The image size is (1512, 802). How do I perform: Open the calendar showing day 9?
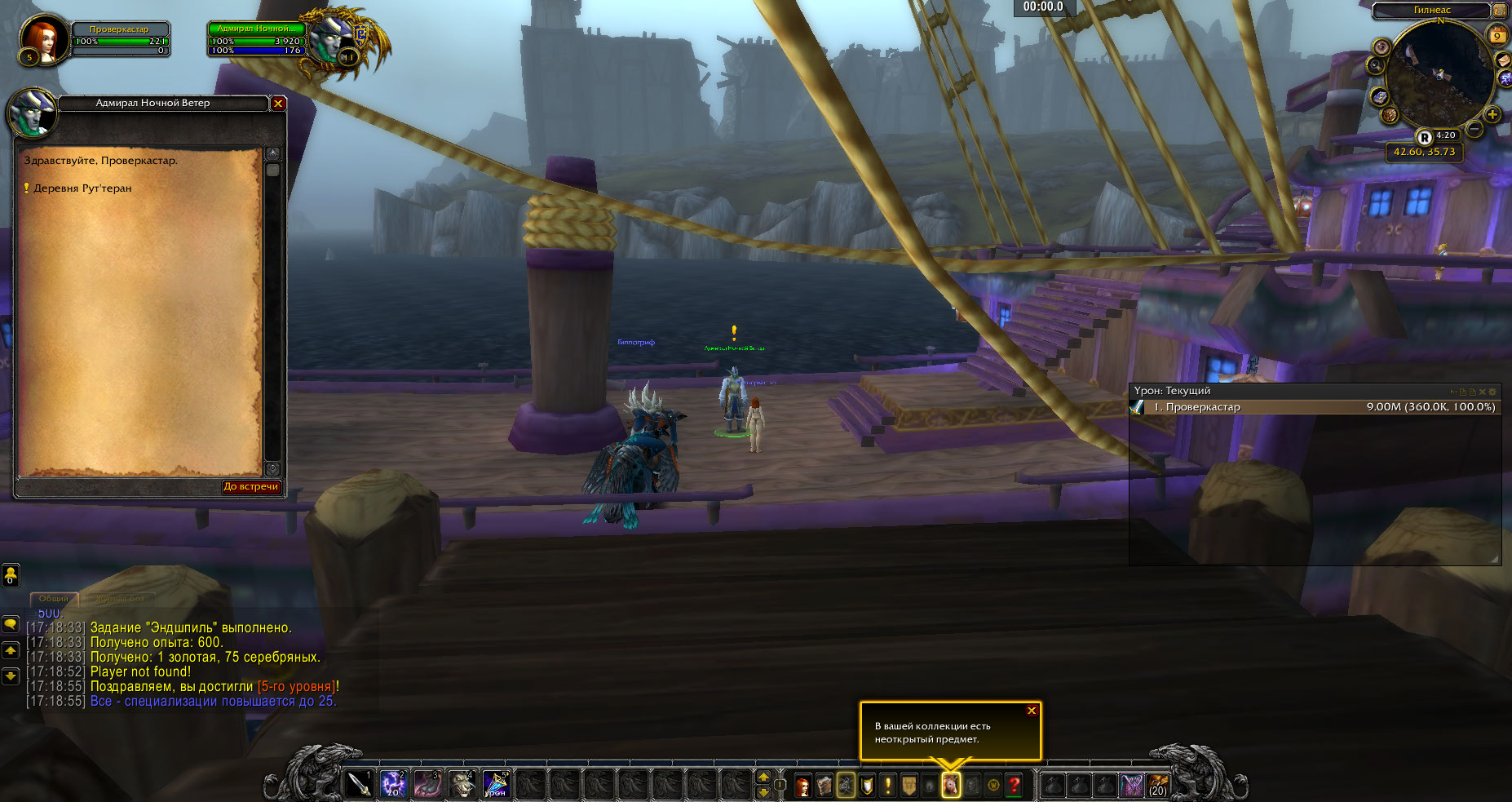1497,35
